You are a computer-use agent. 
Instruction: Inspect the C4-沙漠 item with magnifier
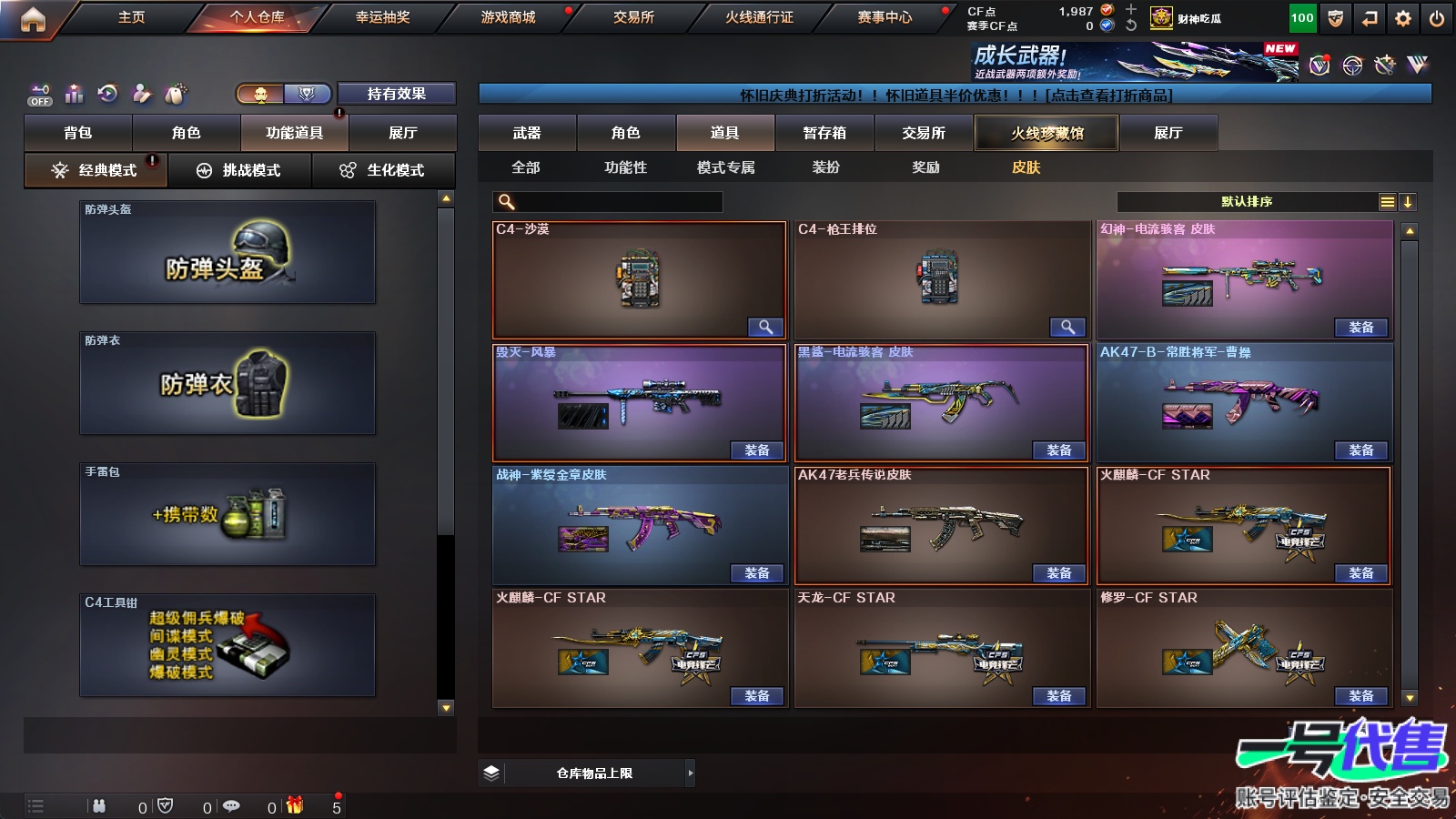tap(765, 327)
